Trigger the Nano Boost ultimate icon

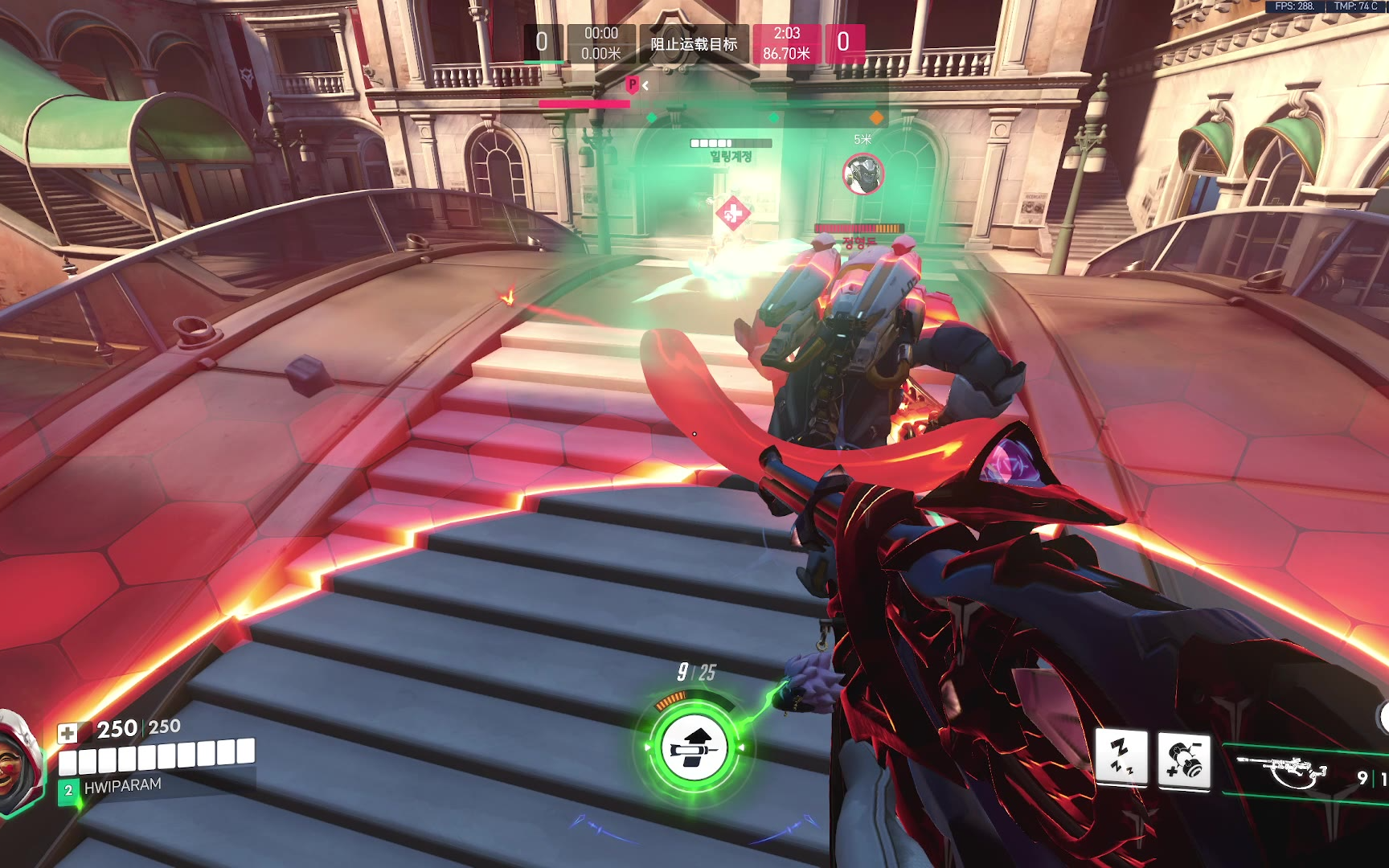coord(694,747)
